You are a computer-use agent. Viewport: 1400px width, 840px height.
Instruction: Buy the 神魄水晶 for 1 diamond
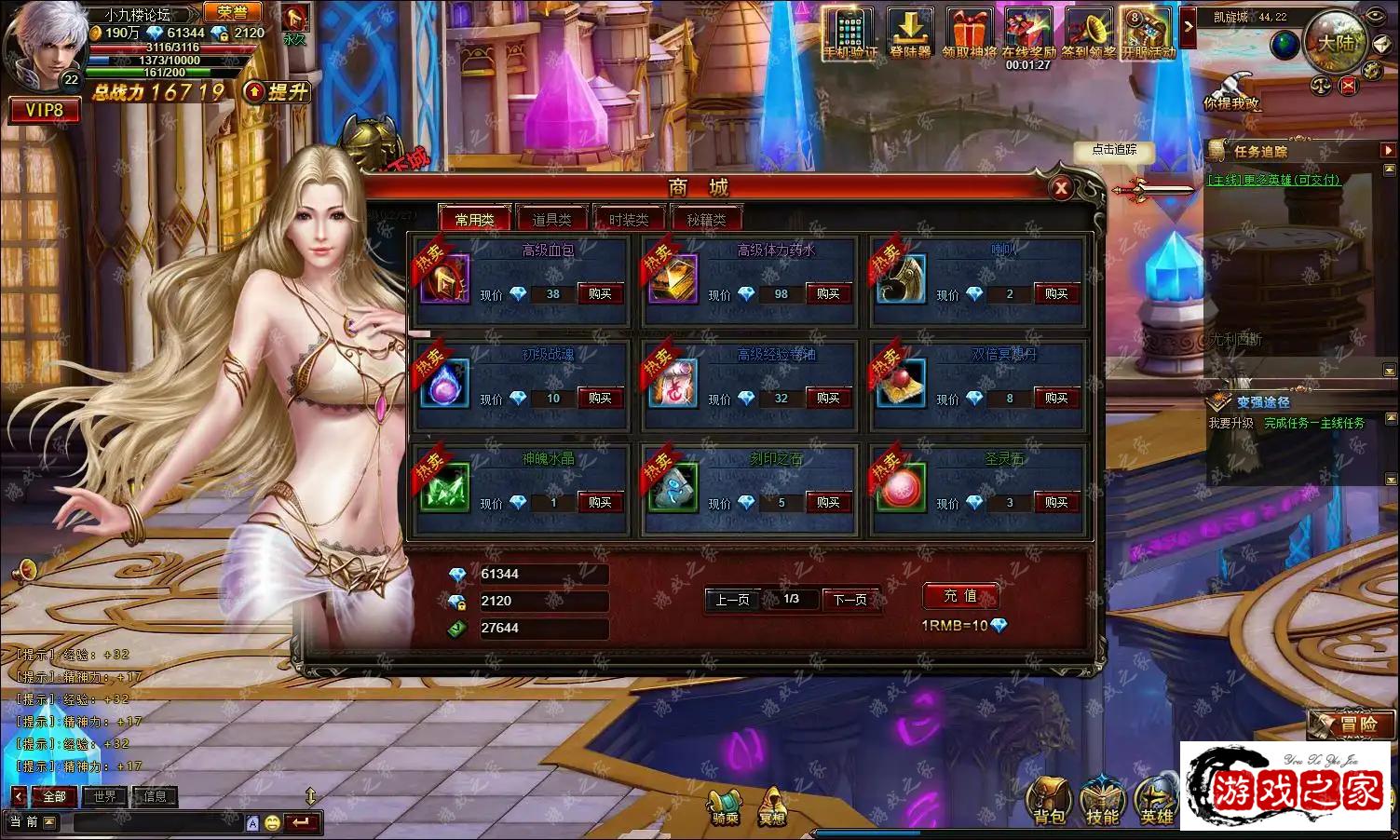click(600, 502)
